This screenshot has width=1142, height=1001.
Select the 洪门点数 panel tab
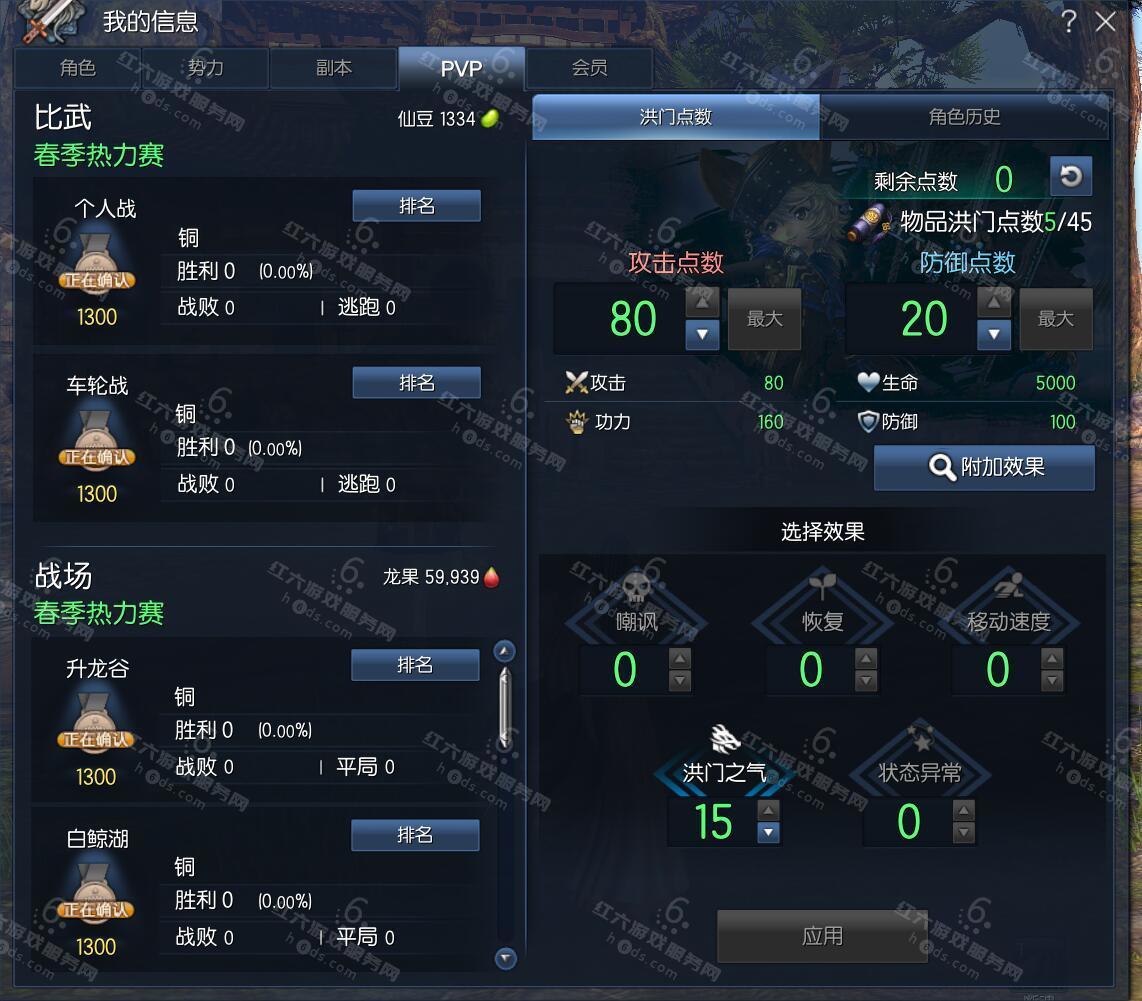(x=676, y=117)
